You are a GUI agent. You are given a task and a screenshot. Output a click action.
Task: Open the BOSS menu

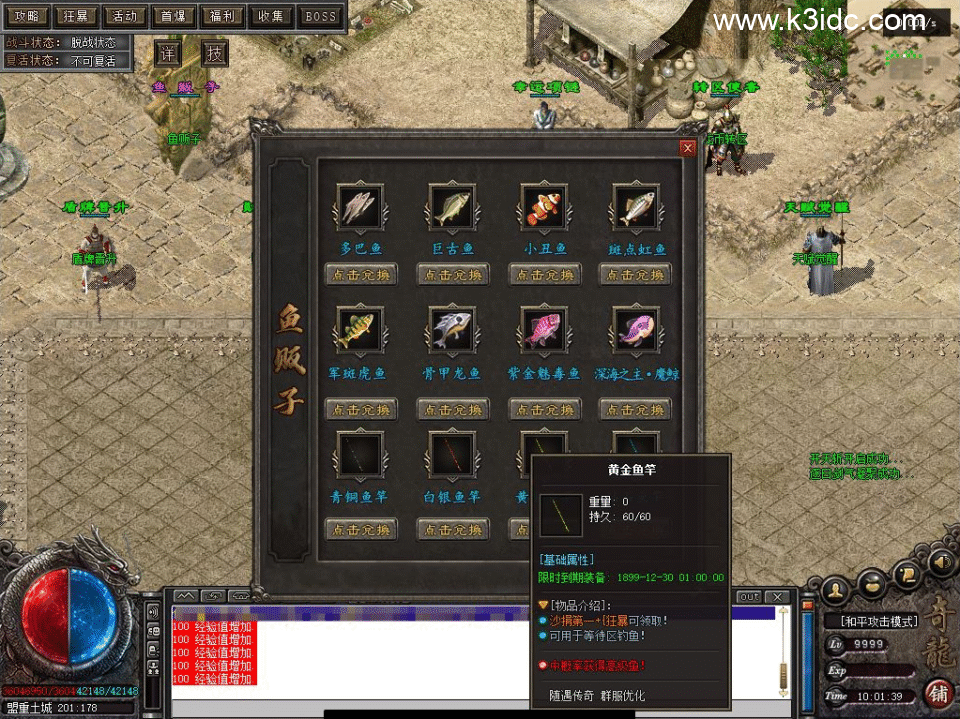320,16
